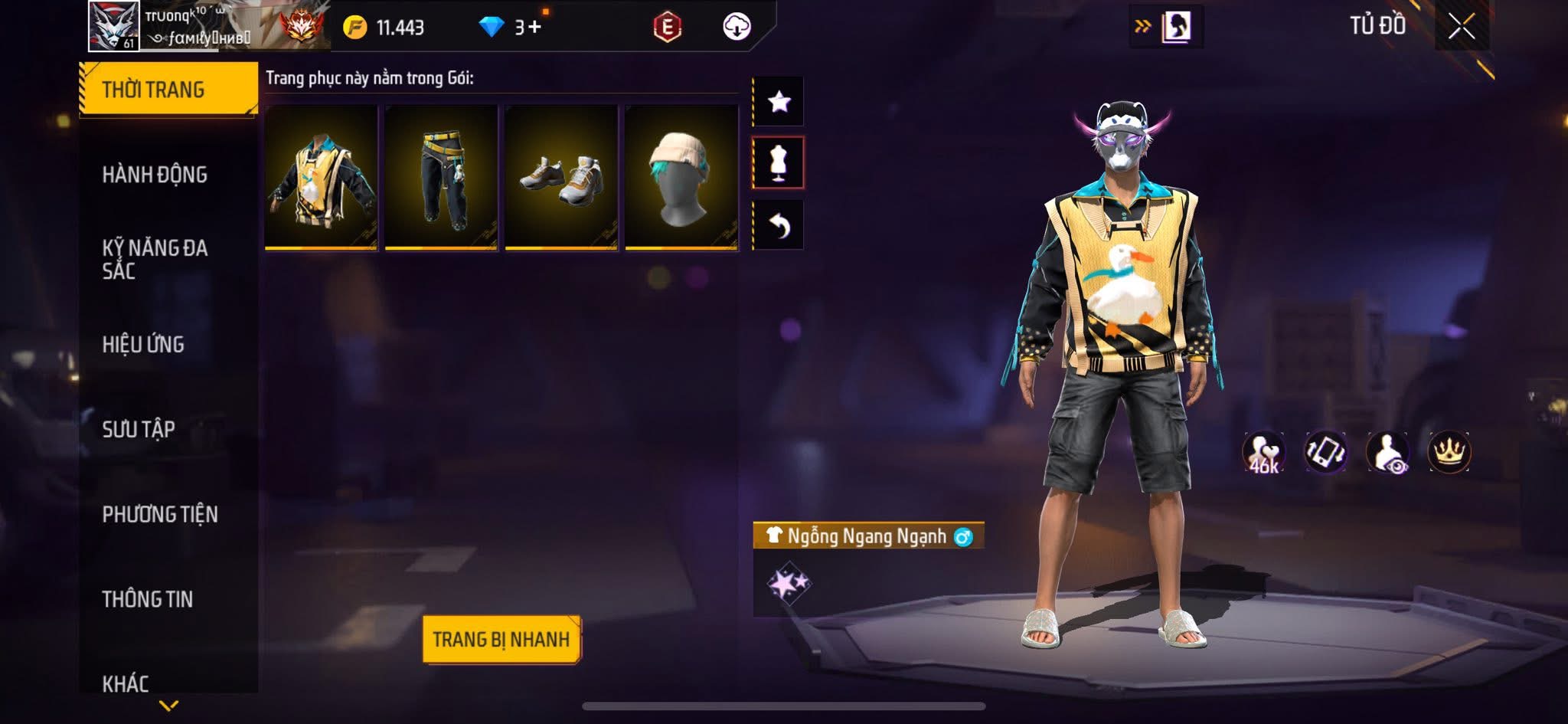Open the cloud download icon
The image size is (1568, 724).
tap(737, 28)
